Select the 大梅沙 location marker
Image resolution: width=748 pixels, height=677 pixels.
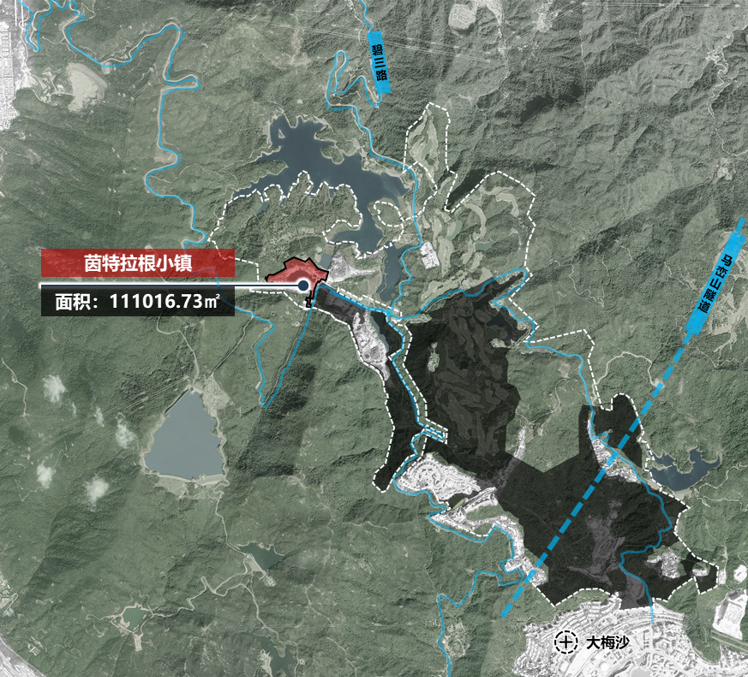[567, 640]
